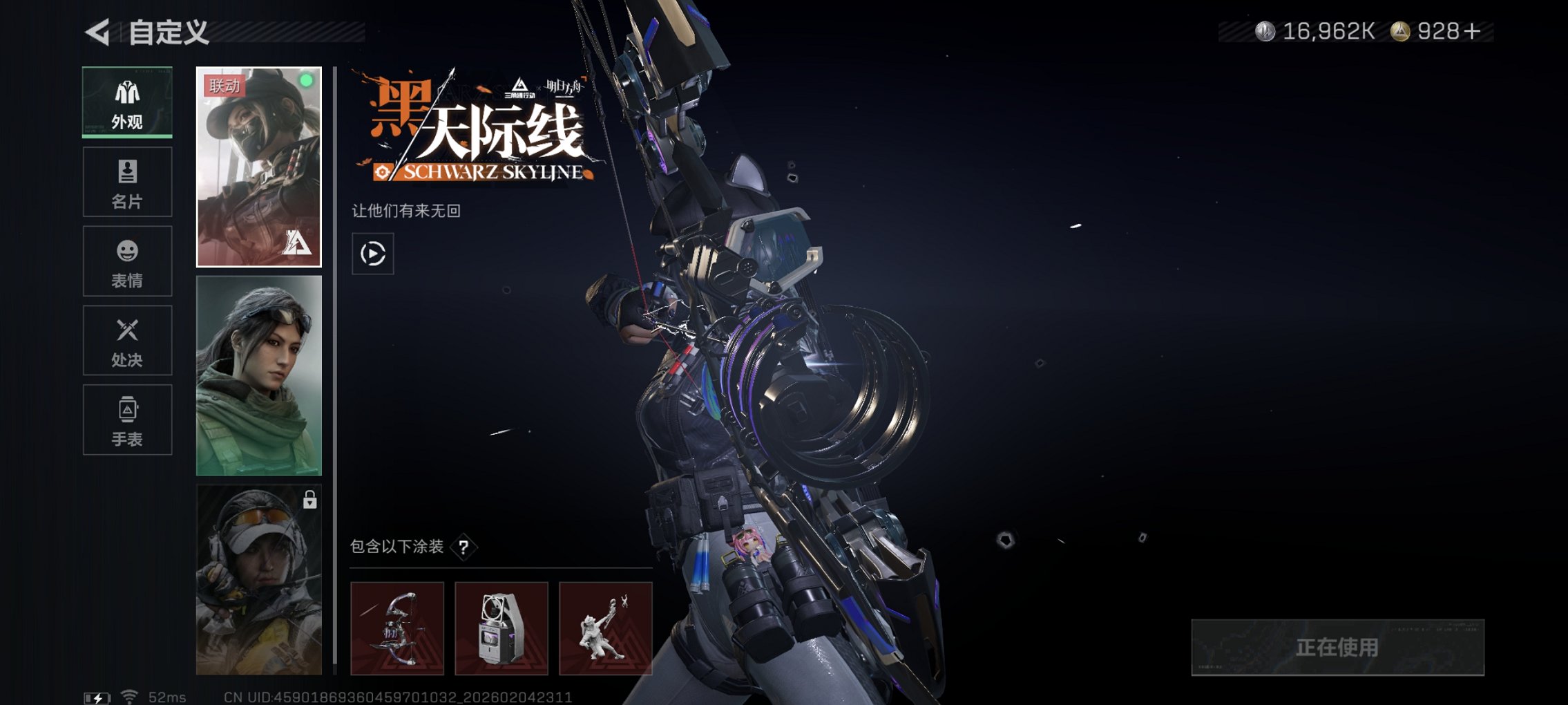Play the Schwarz Skyline preview video

[x=372, y=254]
